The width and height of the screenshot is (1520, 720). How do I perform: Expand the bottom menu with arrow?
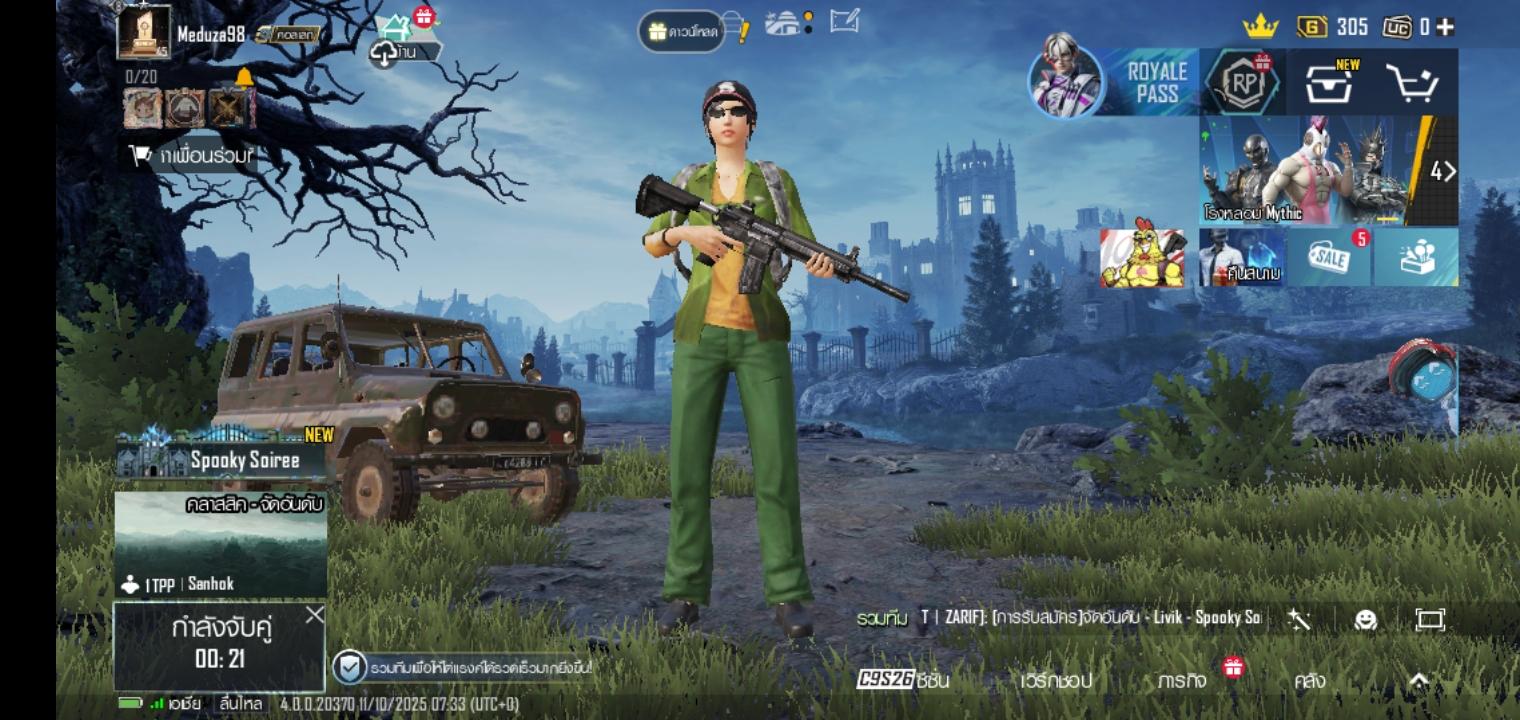tap(1418, 680)
